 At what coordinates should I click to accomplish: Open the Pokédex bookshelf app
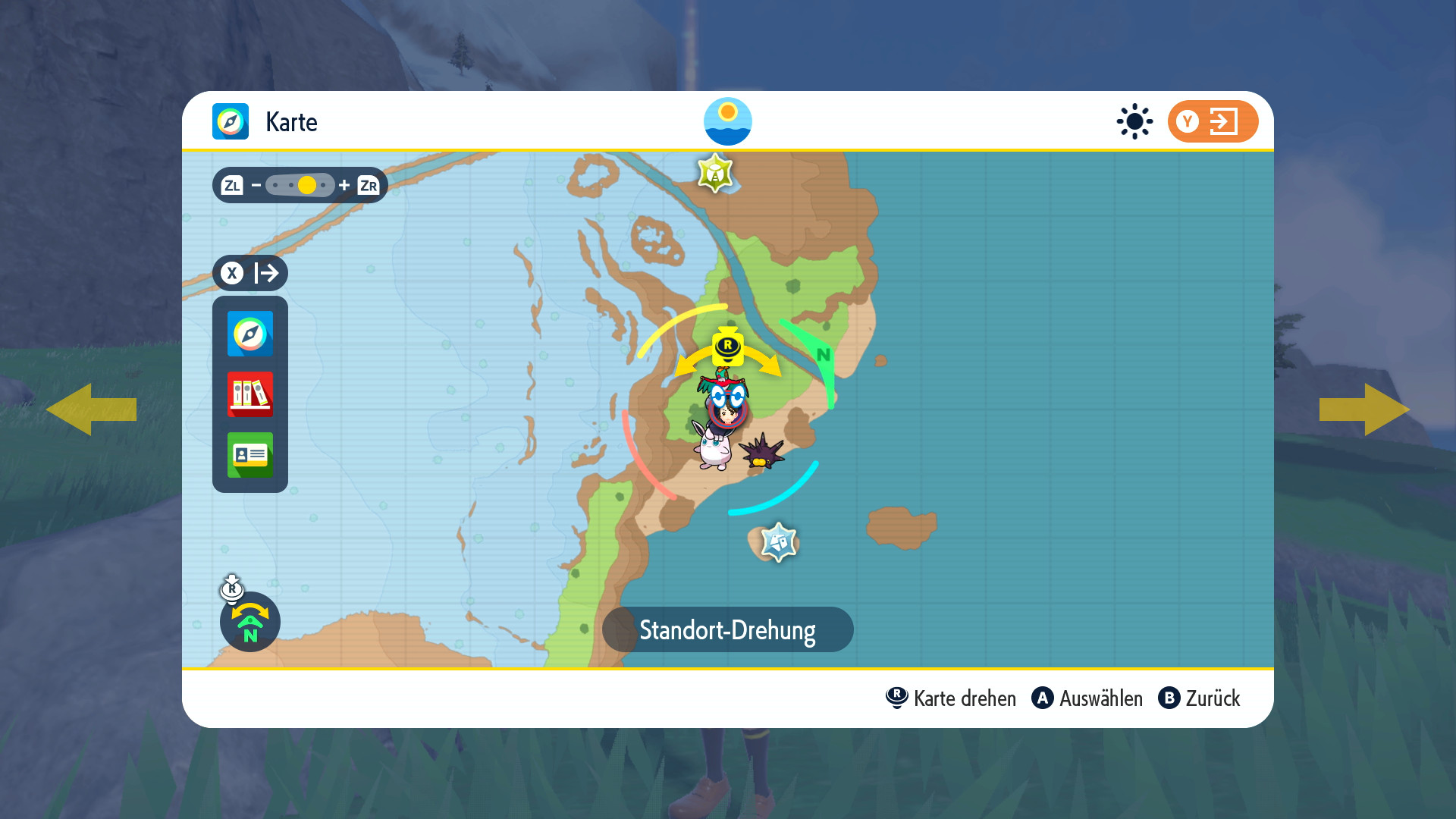click(x=250, y=394)
